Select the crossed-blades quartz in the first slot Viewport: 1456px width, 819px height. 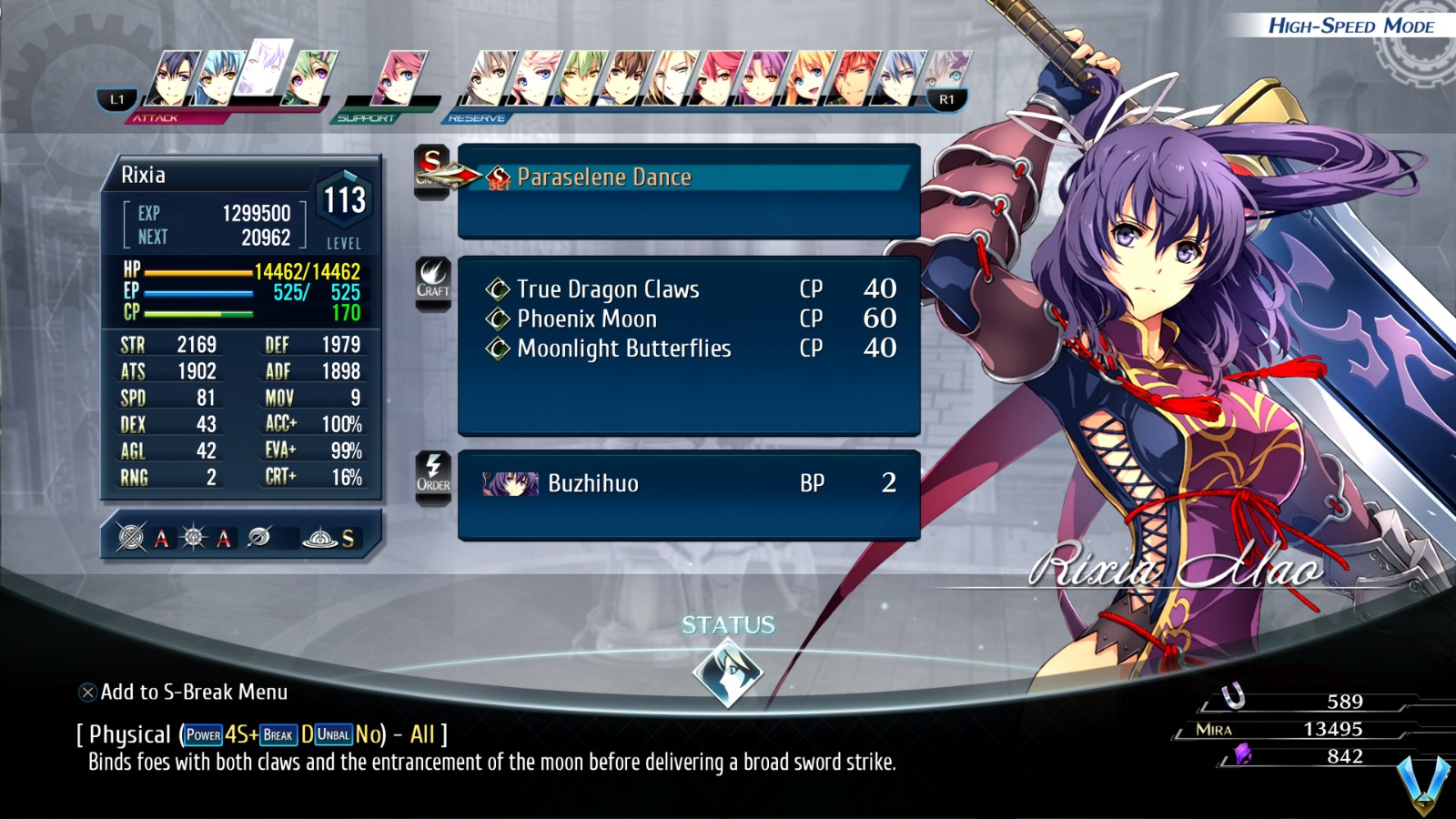(x=129, y=537)
